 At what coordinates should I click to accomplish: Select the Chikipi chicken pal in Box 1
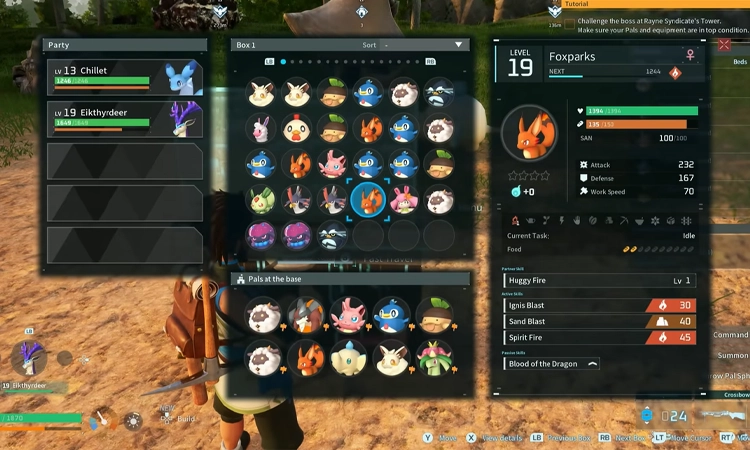point(298,129)
